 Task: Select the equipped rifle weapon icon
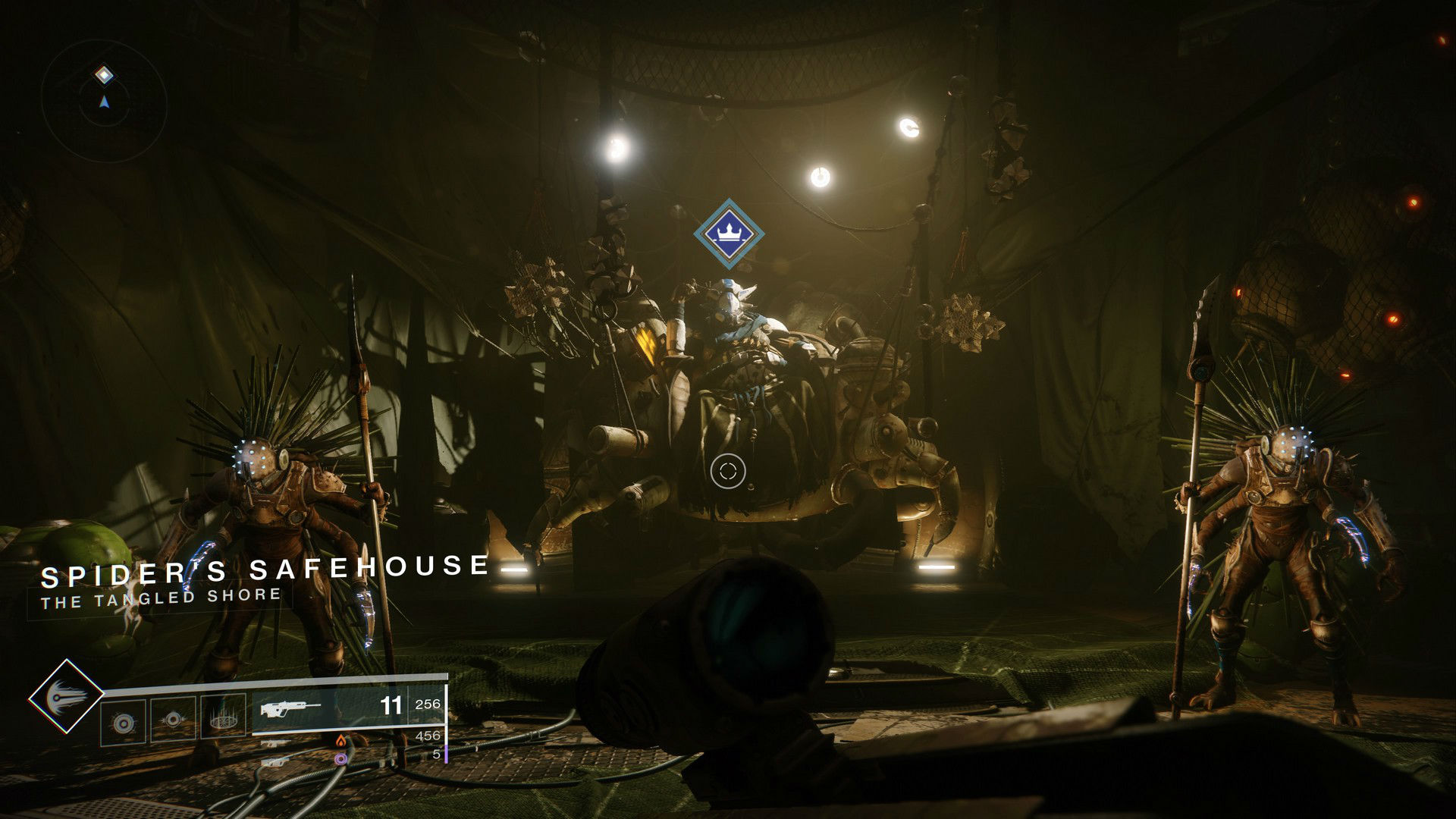point(290,709)
